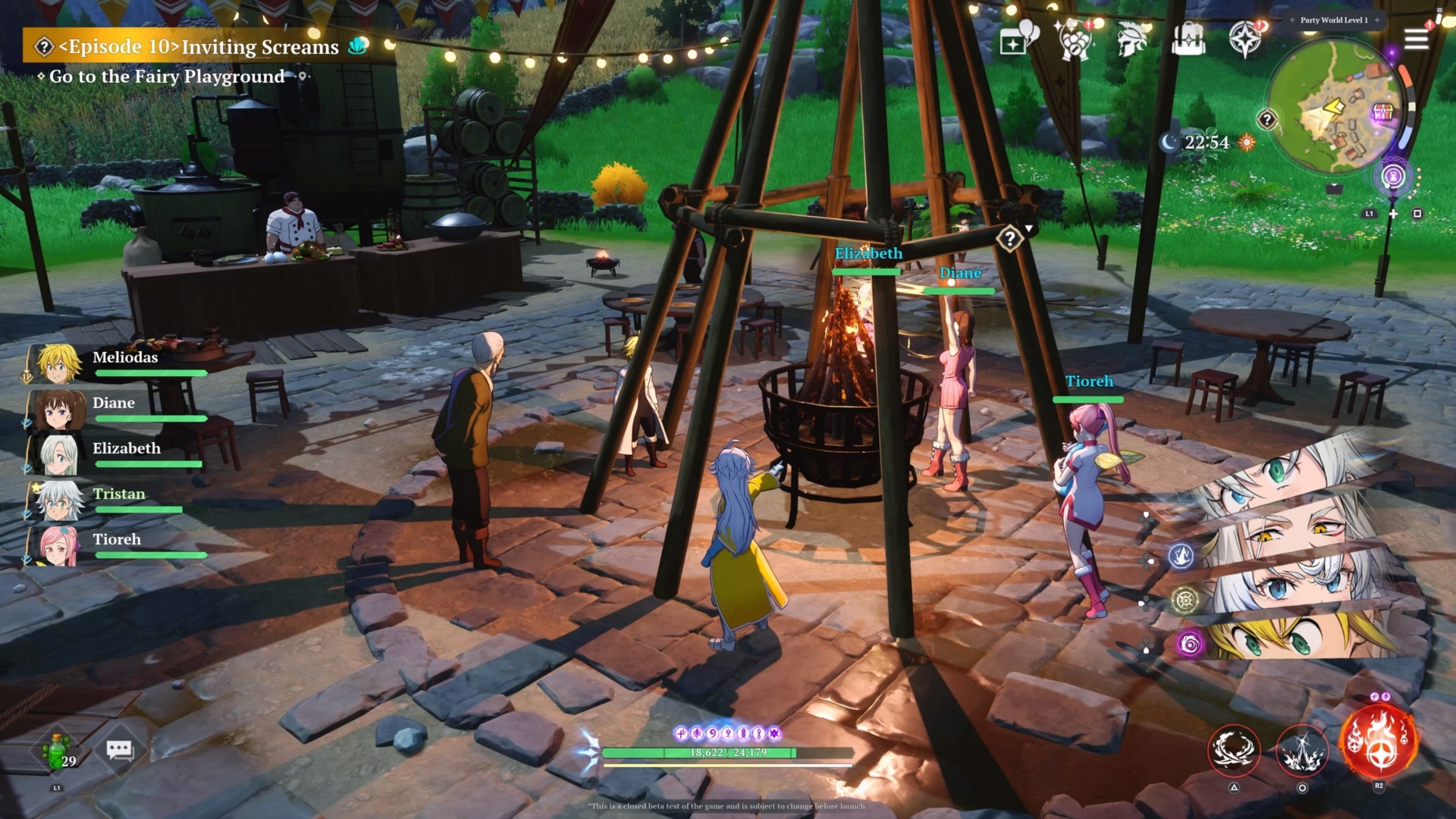Open the hero helmet character menu
Image resolution: width=1456 pixels, height=819 pixels.
tap(1131, 39)
